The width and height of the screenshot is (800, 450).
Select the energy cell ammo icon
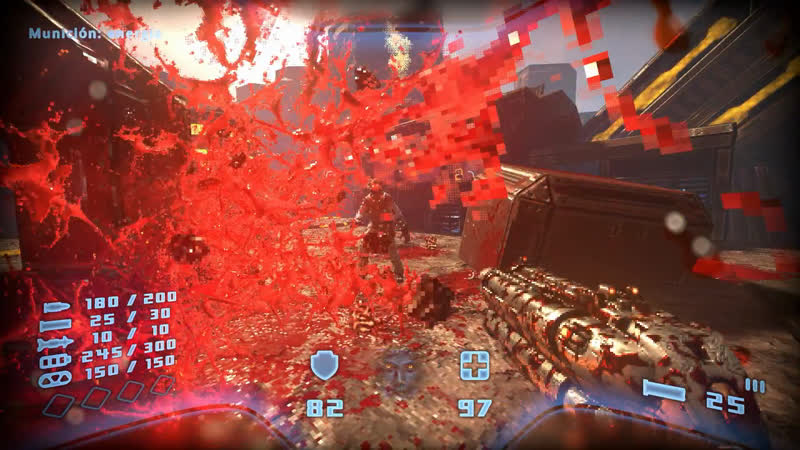click(x=57, y=360)
